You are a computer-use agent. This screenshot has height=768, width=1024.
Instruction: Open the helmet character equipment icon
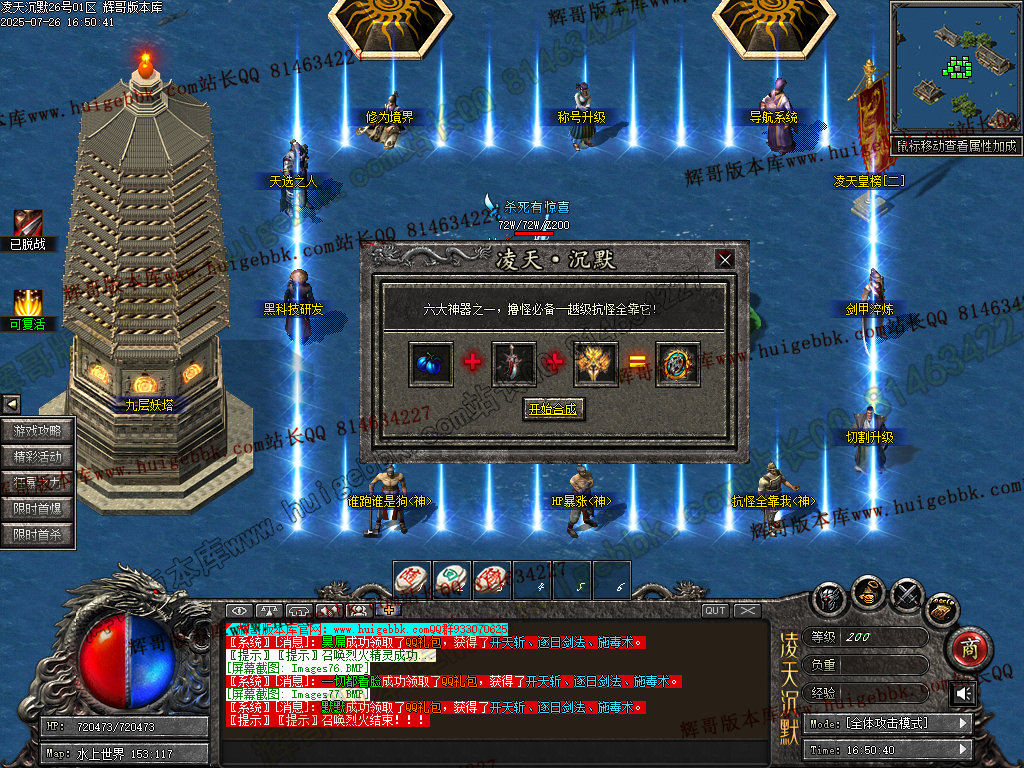pyautogui.click(x=830, y=599)
